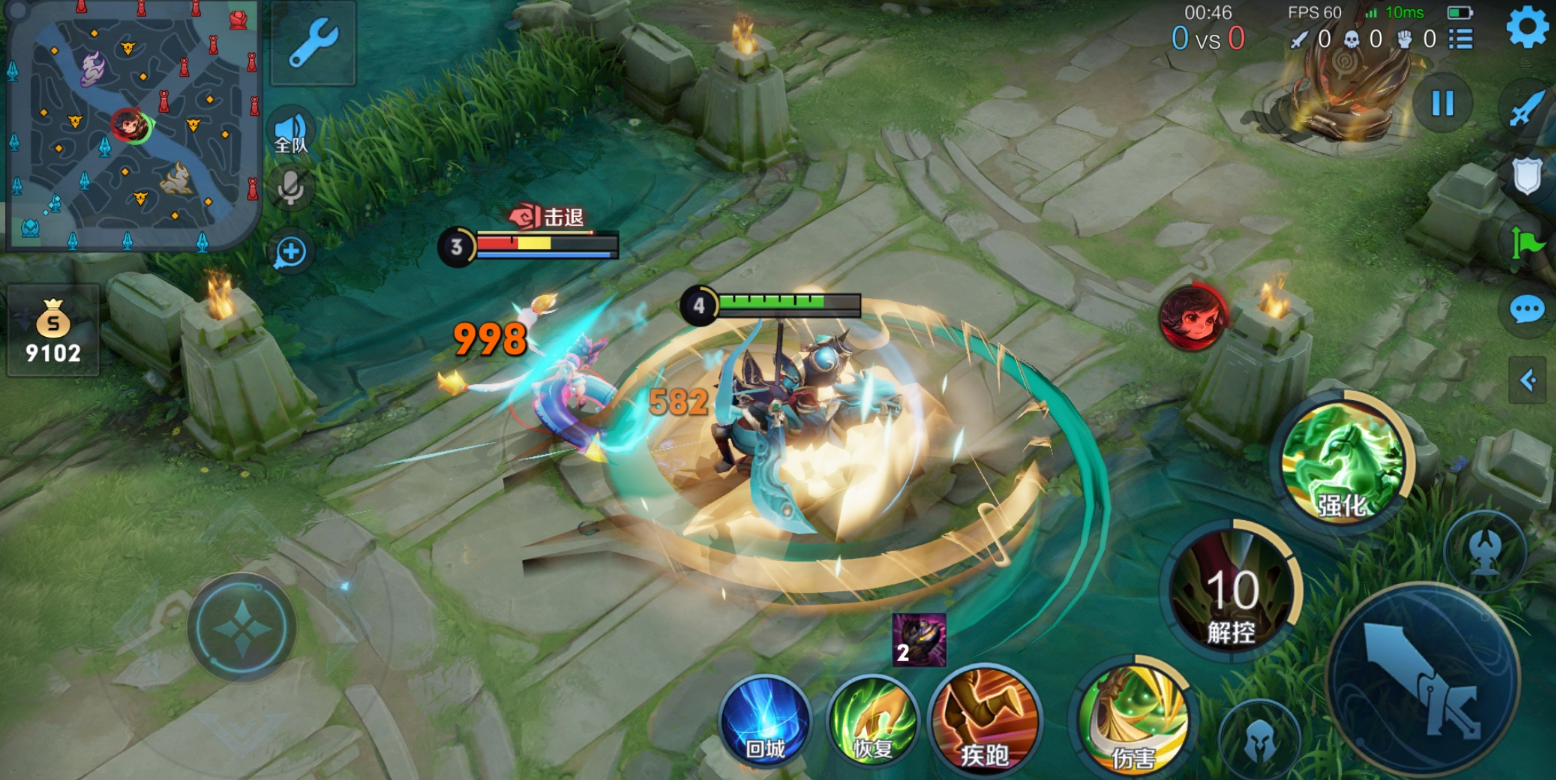Screen dimensions: 1556x780
Task: Target the red-haired enemy hero portrait
Action: pos(1194,317)
